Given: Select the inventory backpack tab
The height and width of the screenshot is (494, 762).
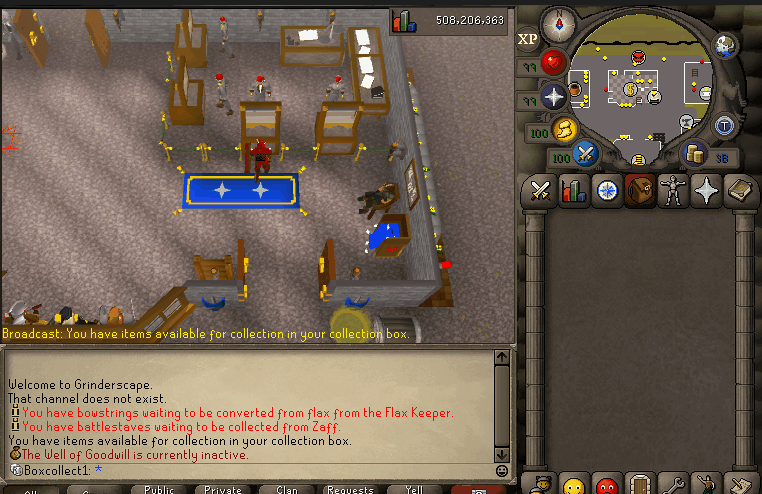Looking at the screenshot, I should (x=638, y=189).
